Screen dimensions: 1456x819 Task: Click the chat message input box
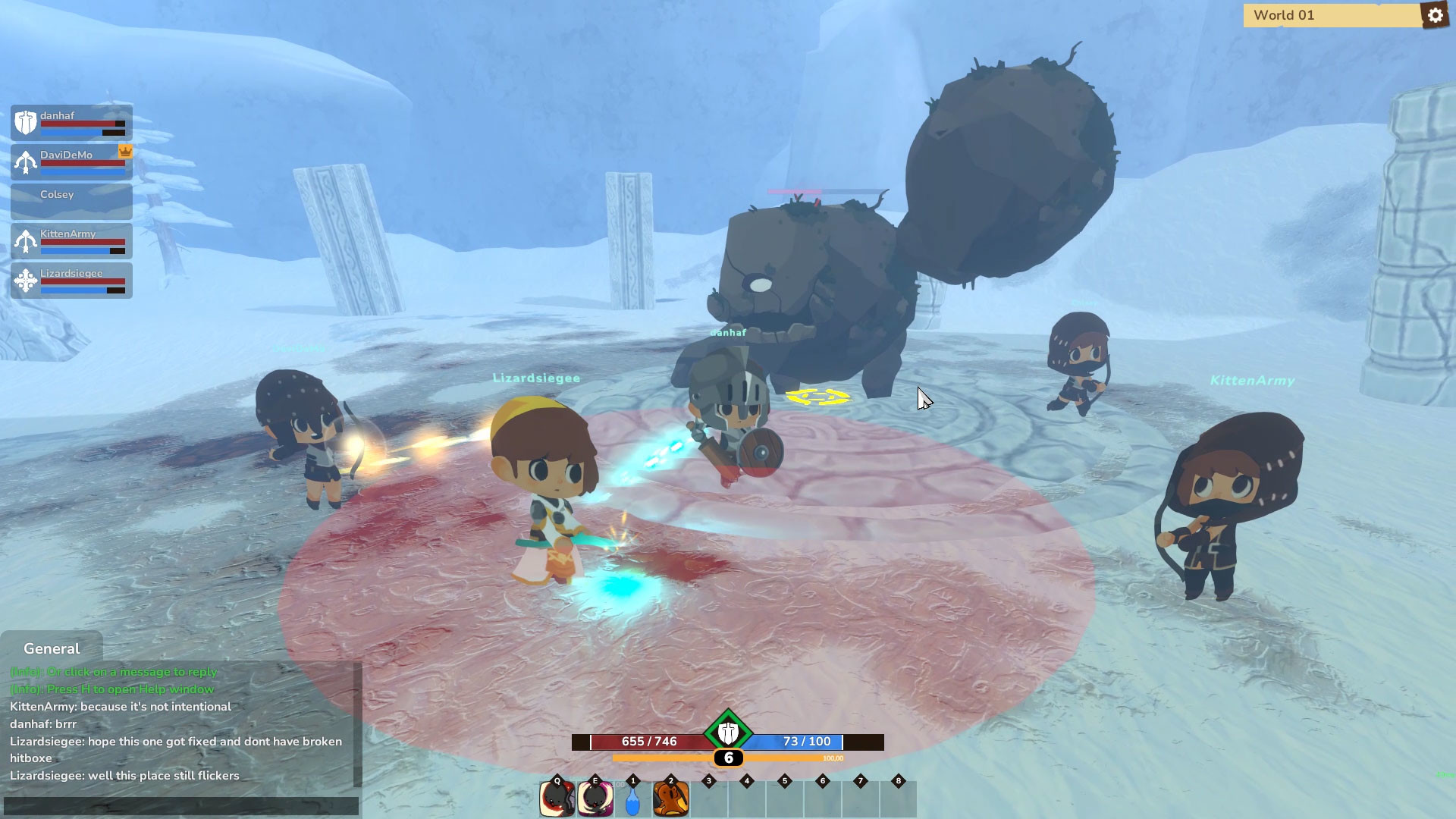point(180,805)
